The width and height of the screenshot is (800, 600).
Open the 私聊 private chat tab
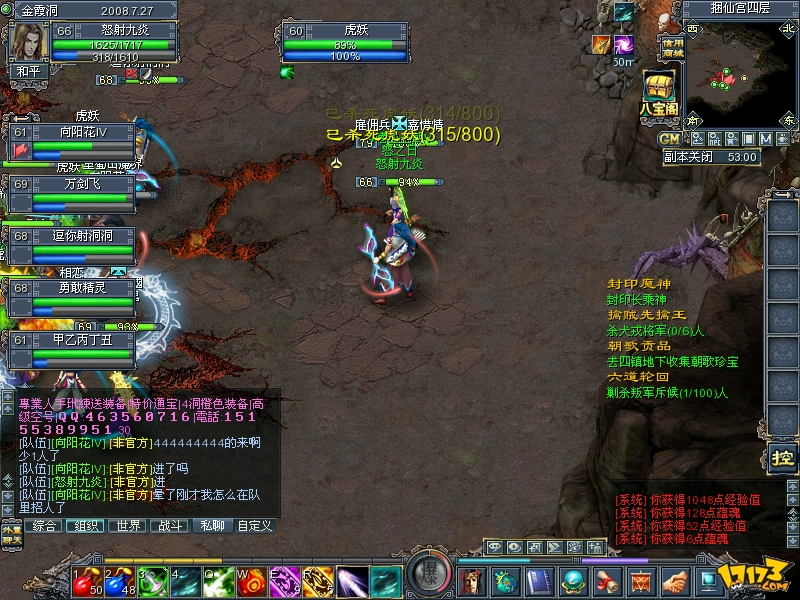pyautogui.click(x=212, y=525)
